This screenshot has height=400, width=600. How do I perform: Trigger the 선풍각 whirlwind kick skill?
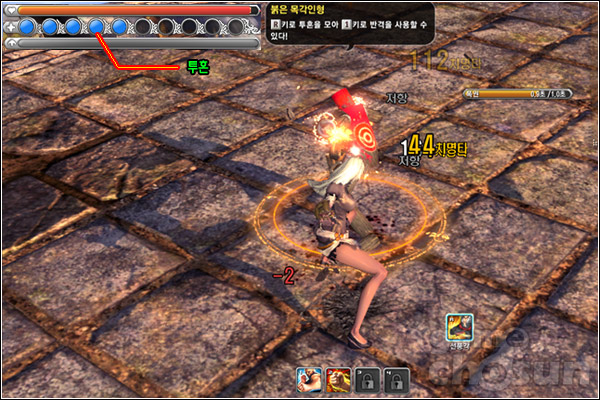(460, 326)
